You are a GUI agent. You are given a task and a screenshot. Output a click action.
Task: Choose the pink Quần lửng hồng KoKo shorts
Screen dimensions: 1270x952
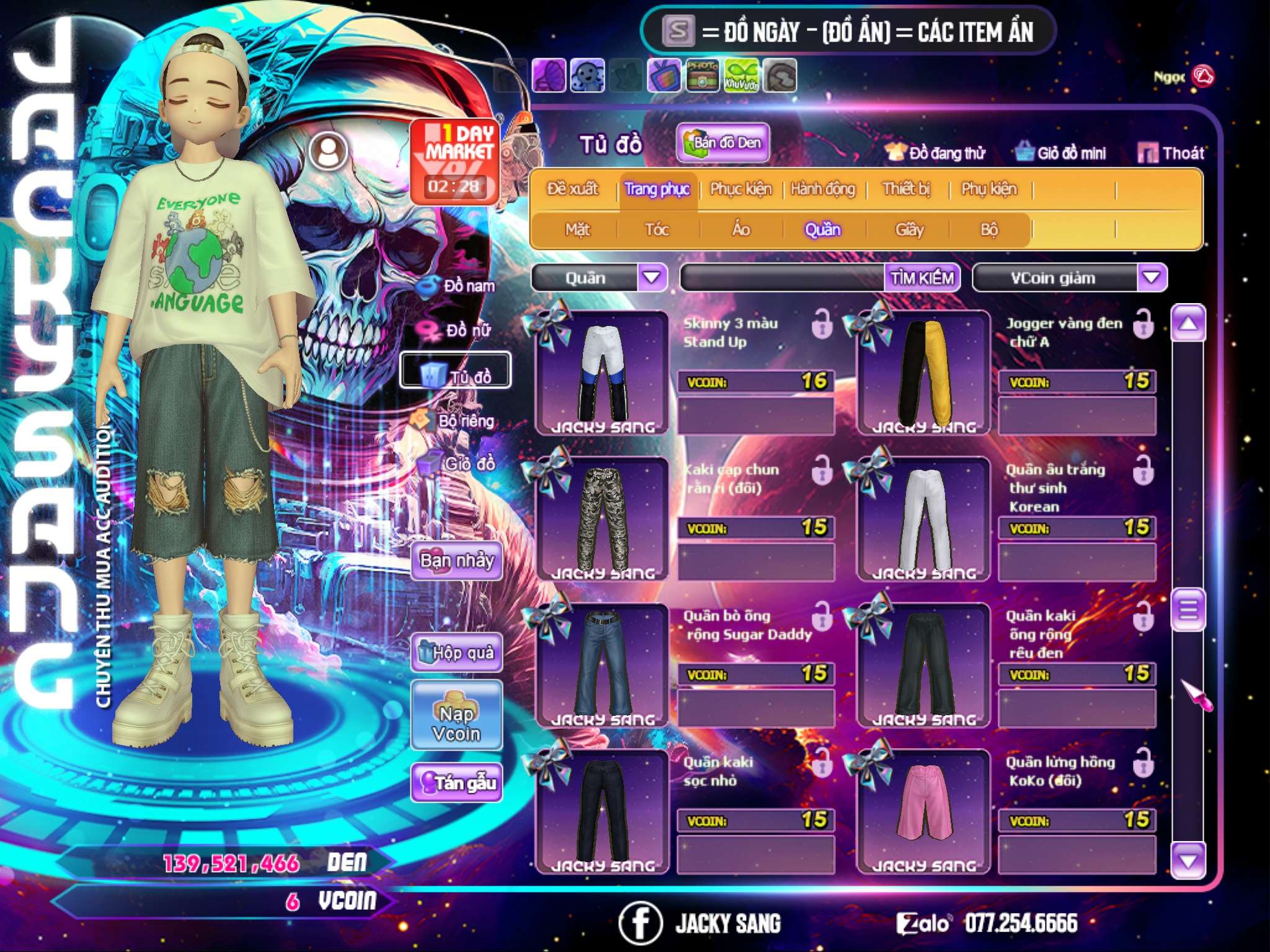tap(923, 811)
